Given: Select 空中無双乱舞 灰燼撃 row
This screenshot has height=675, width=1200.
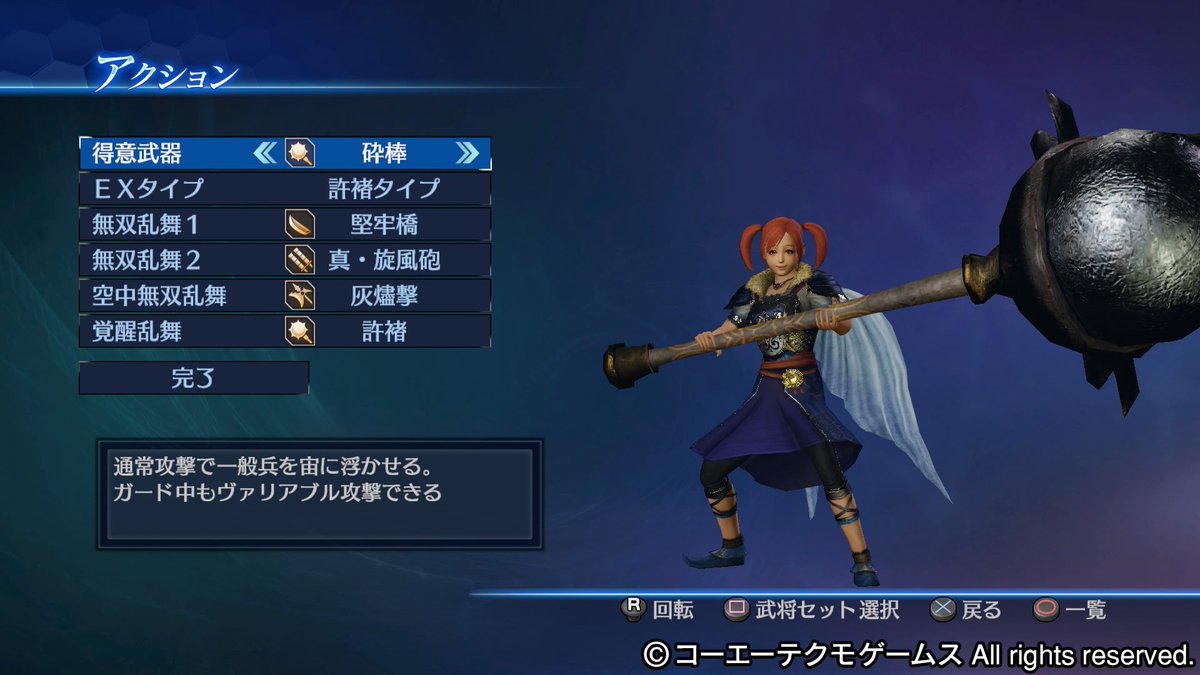Looking at the screenshot, I should pyautogui.click(x=285, y=295).
